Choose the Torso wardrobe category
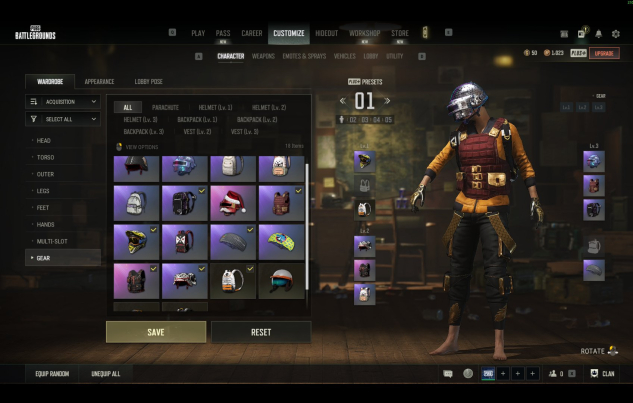This screenshot has height=403, width=633. click(45, 157)
